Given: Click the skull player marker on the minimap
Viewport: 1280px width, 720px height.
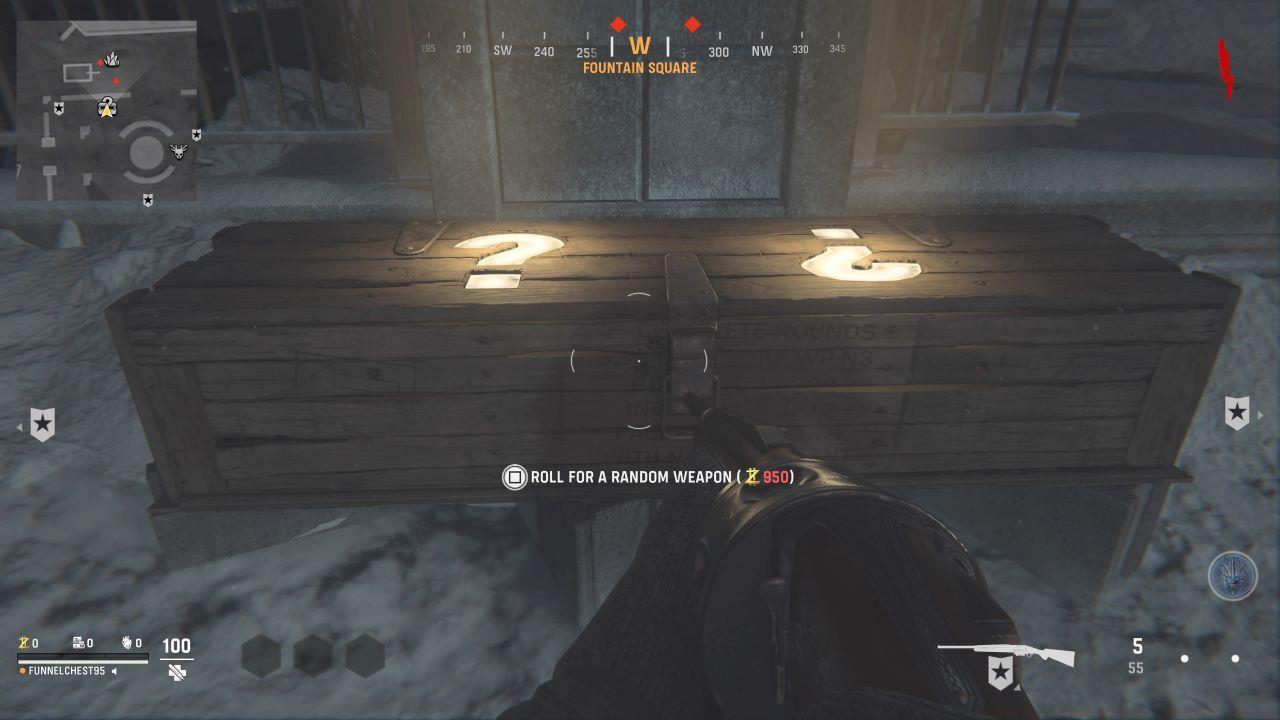Looking at the screenshot, I should coord(180,152).
